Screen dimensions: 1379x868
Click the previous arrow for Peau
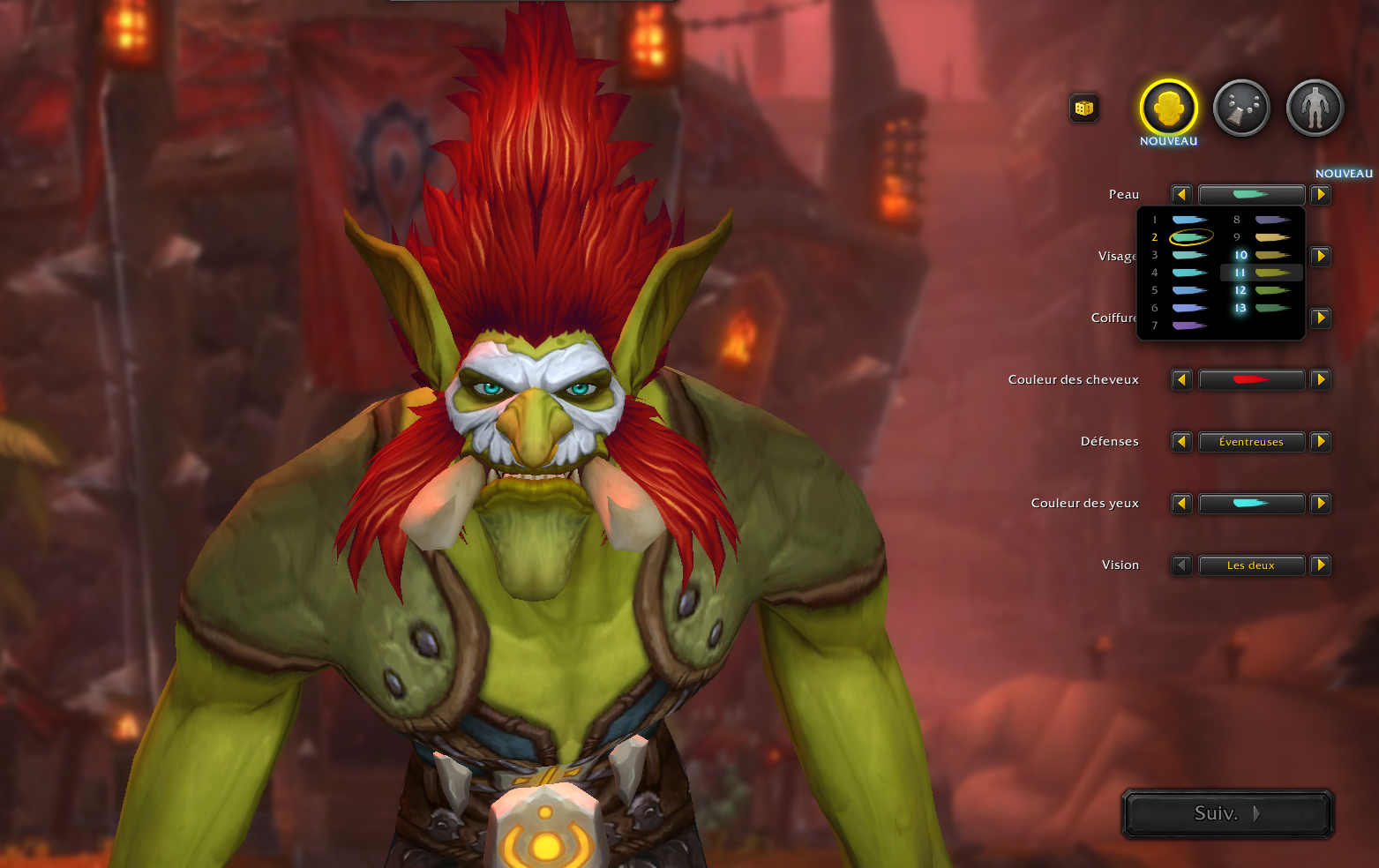click(1181, 195)
